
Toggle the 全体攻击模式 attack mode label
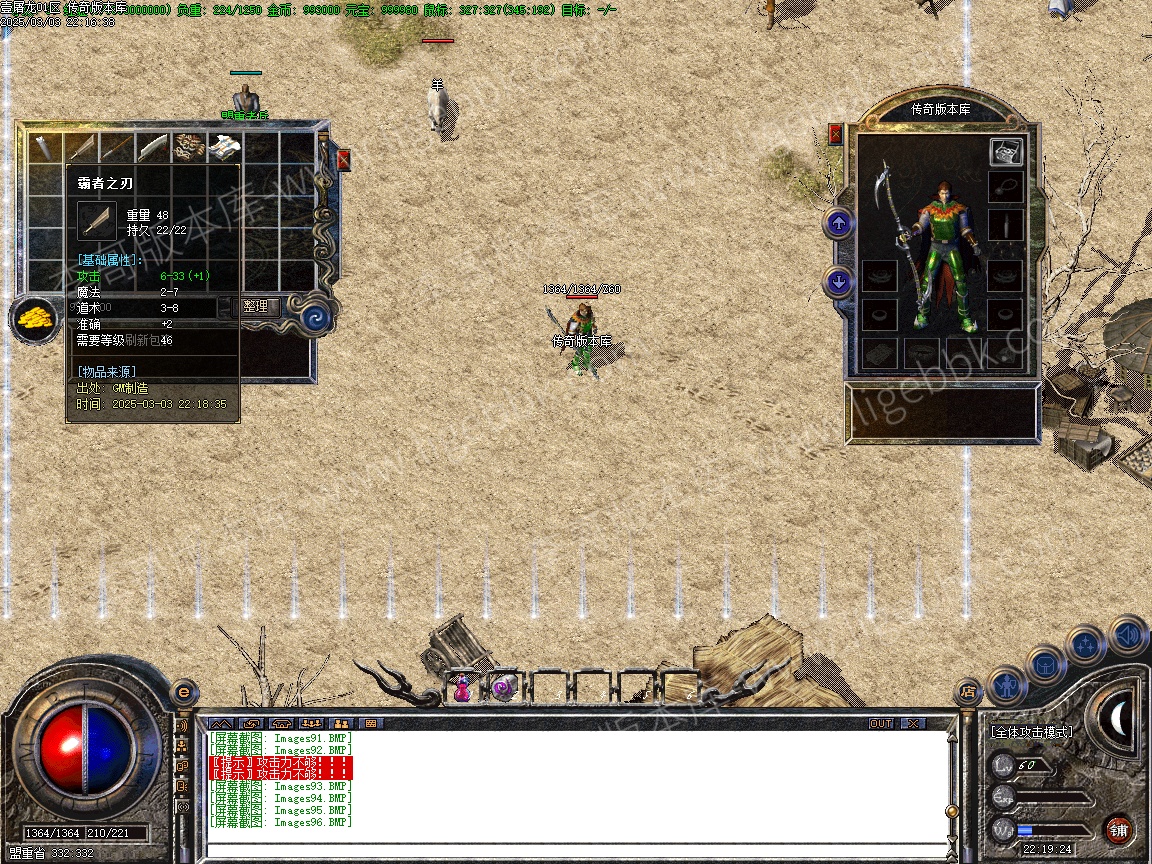click(1031, 732)
